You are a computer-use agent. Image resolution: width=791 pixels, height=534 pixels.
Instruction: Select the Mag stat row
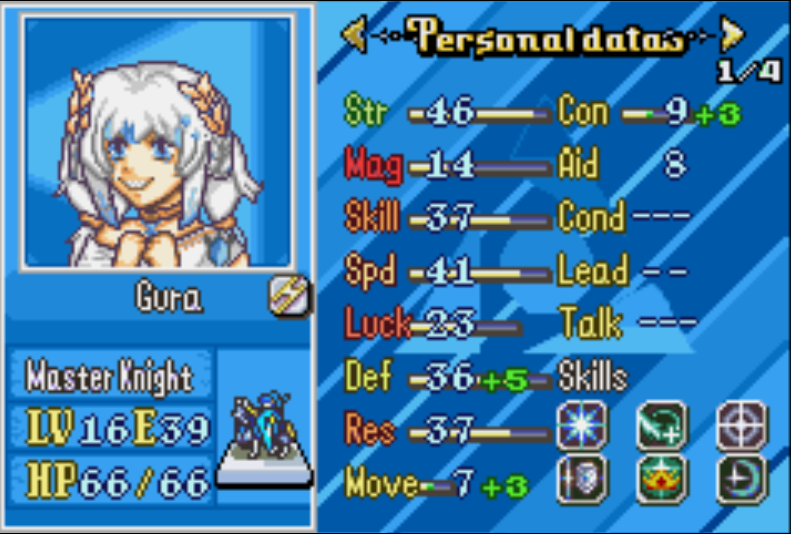tap(446, 165)
